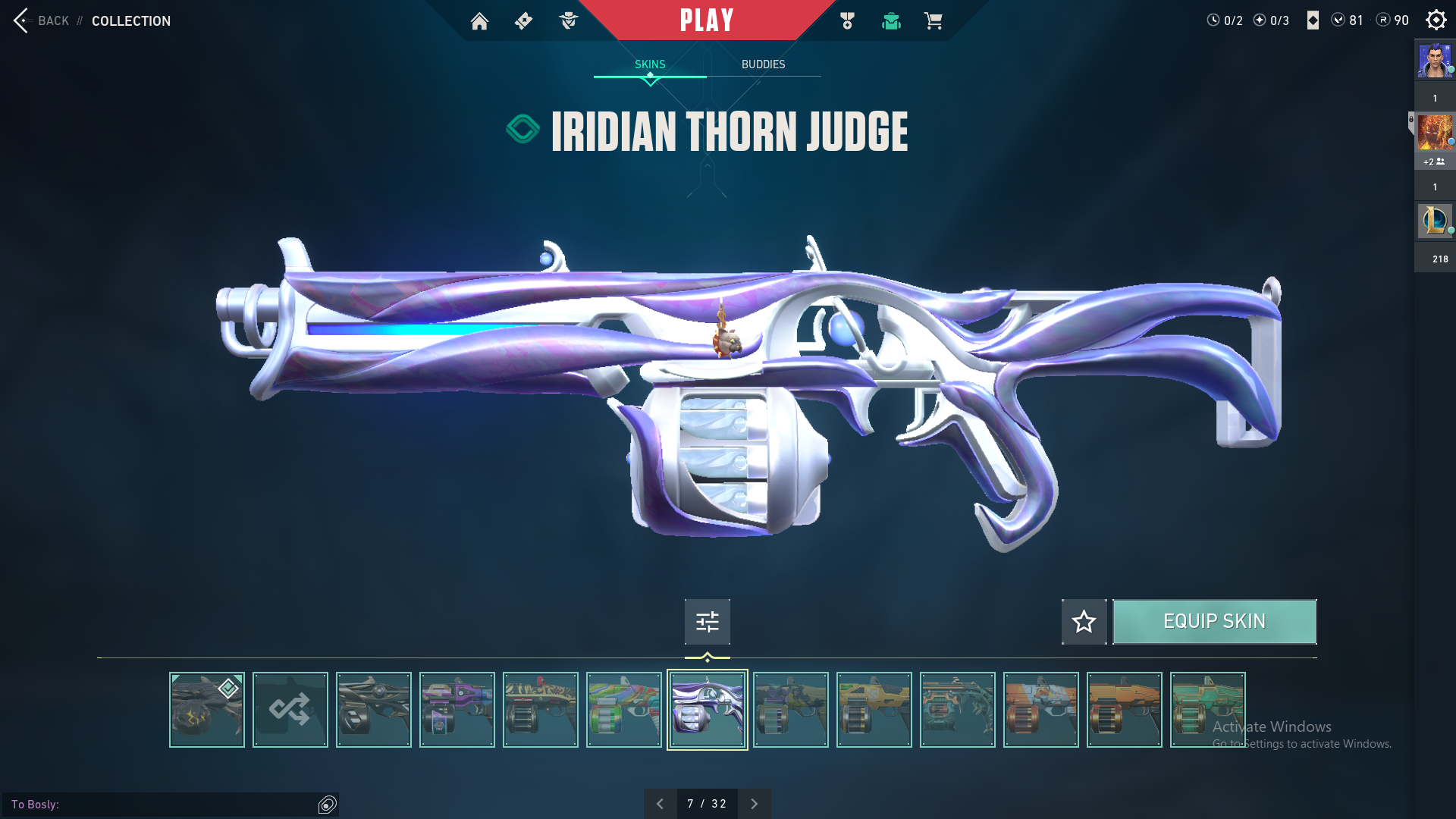Select the teal Judge skin thumbnail
Viewport: 1456px width, 819px height.
pyautogui.click(x=1207, y=710)
